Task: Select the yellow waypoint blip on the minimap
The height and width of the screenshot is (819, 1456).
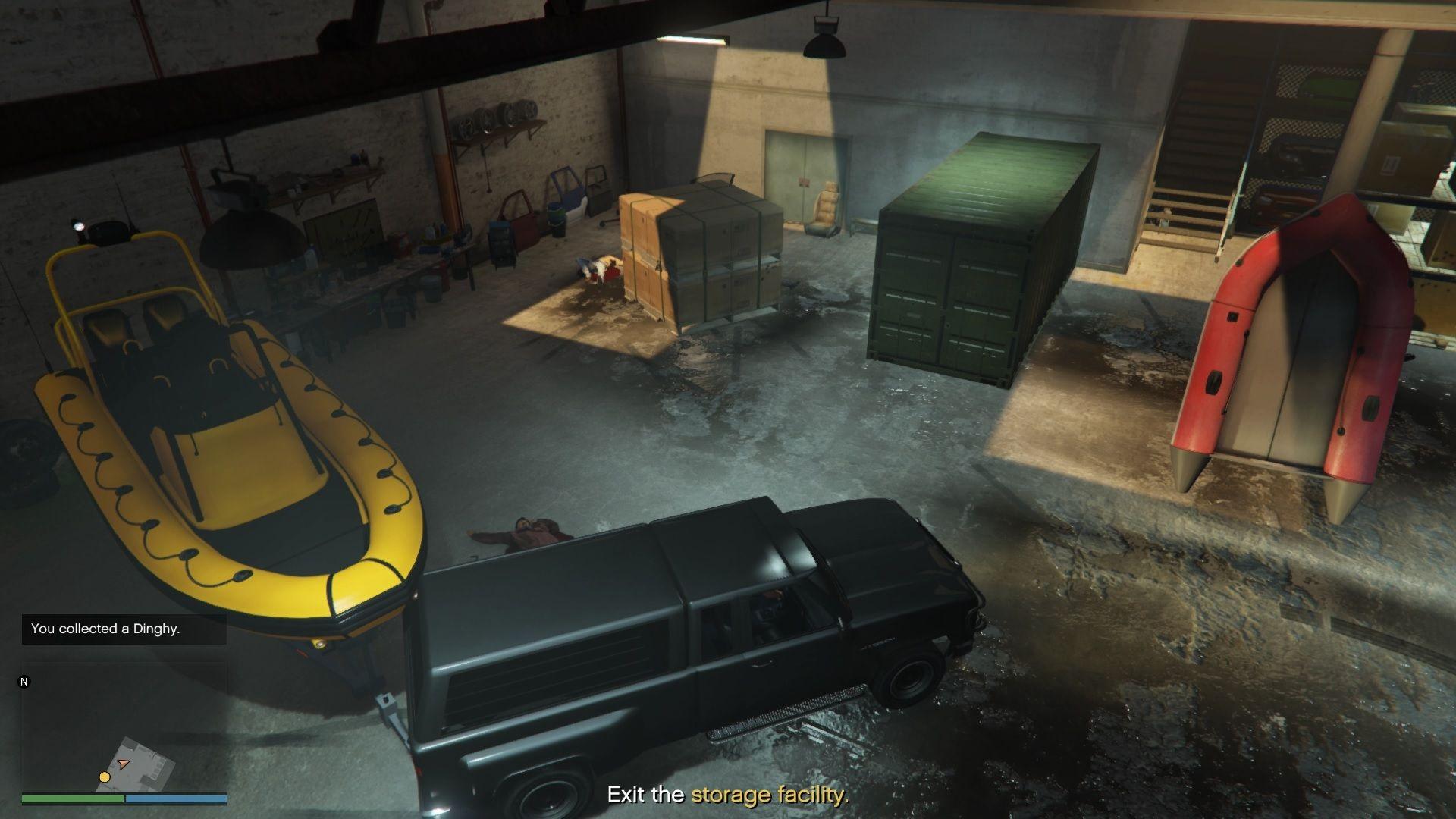Action: pos(105,777)
